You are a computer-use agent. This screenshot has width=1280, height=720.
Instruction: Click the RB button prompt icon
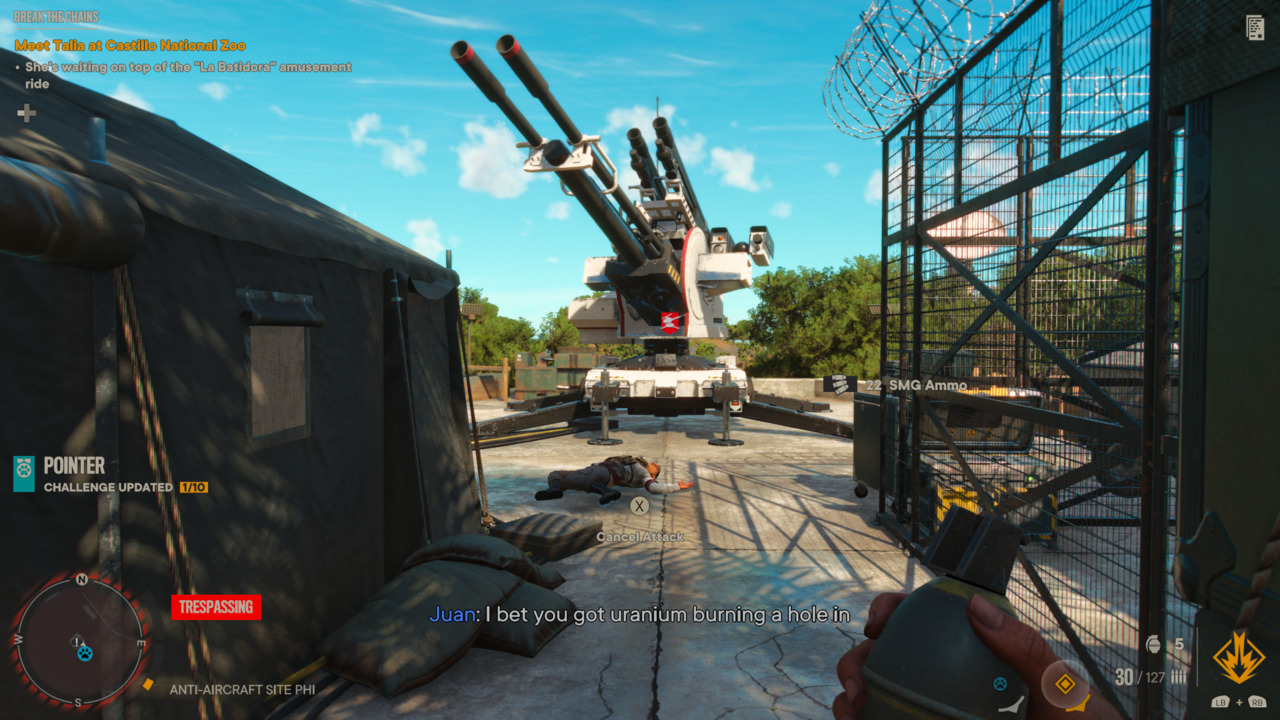1258,701
